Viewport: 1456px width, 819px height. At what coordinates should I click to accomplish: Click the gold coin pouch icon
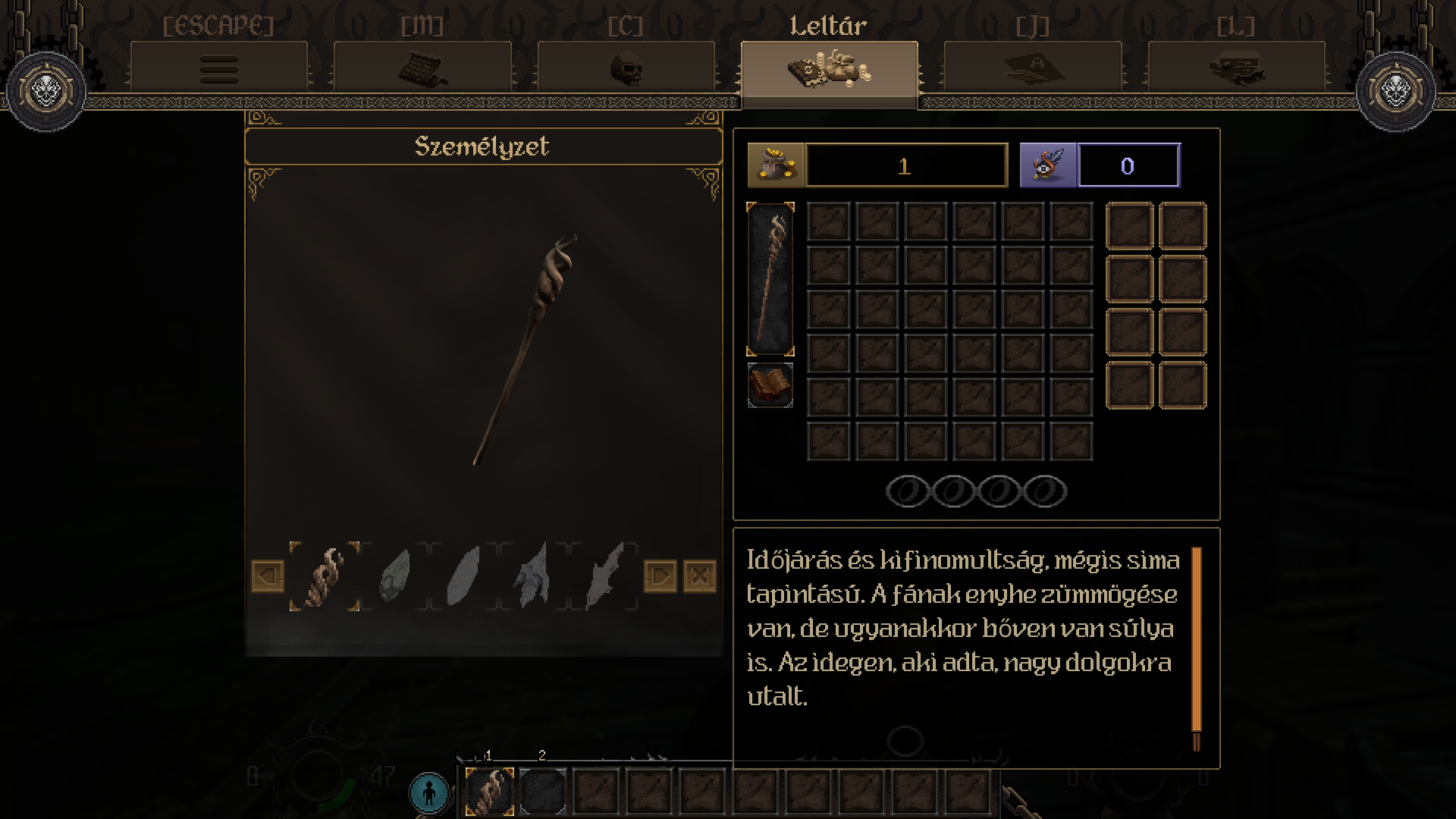[x=775, y=165]
